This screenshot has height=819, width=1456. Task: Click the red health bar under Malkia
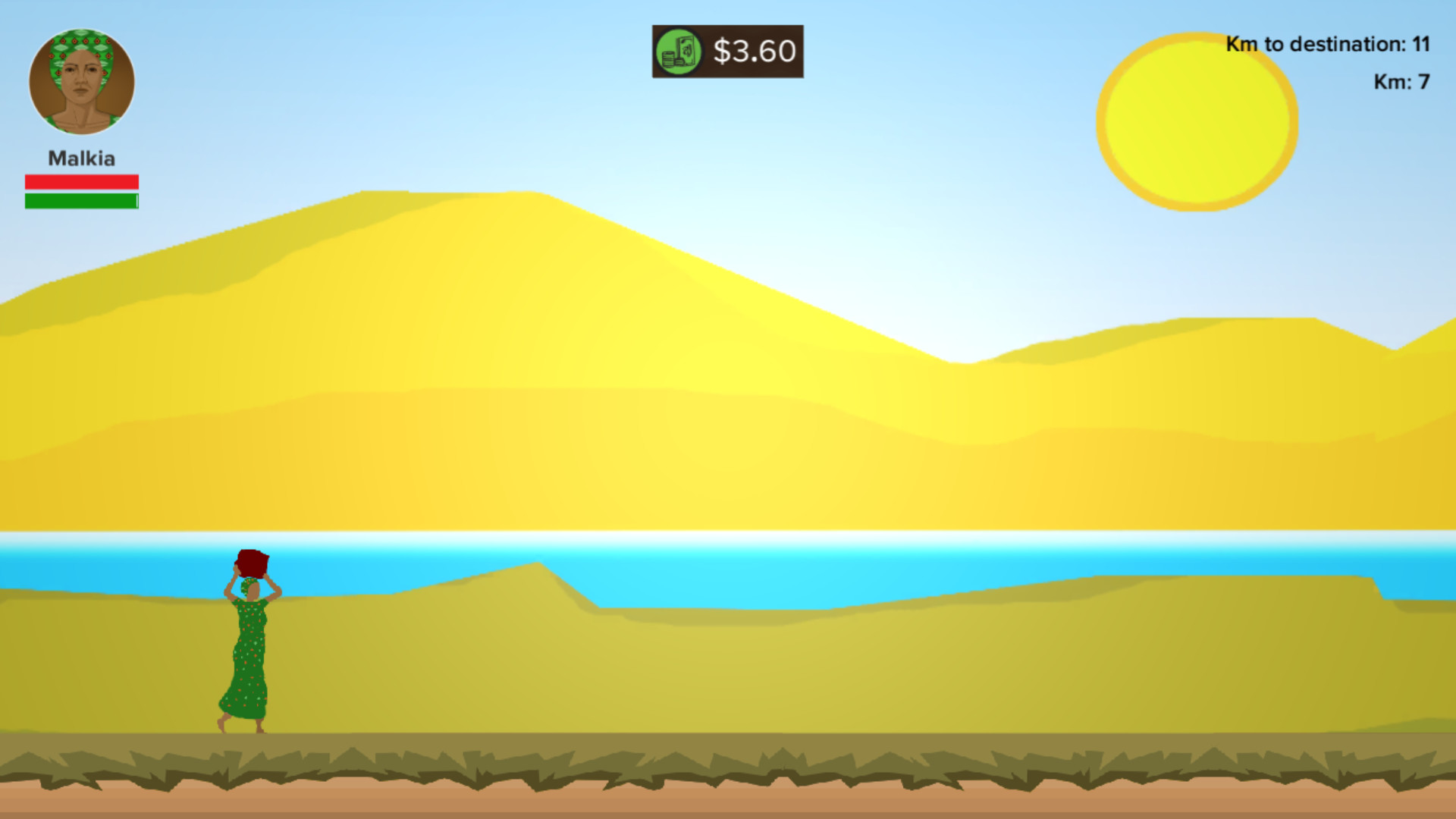tap(81, 180)
